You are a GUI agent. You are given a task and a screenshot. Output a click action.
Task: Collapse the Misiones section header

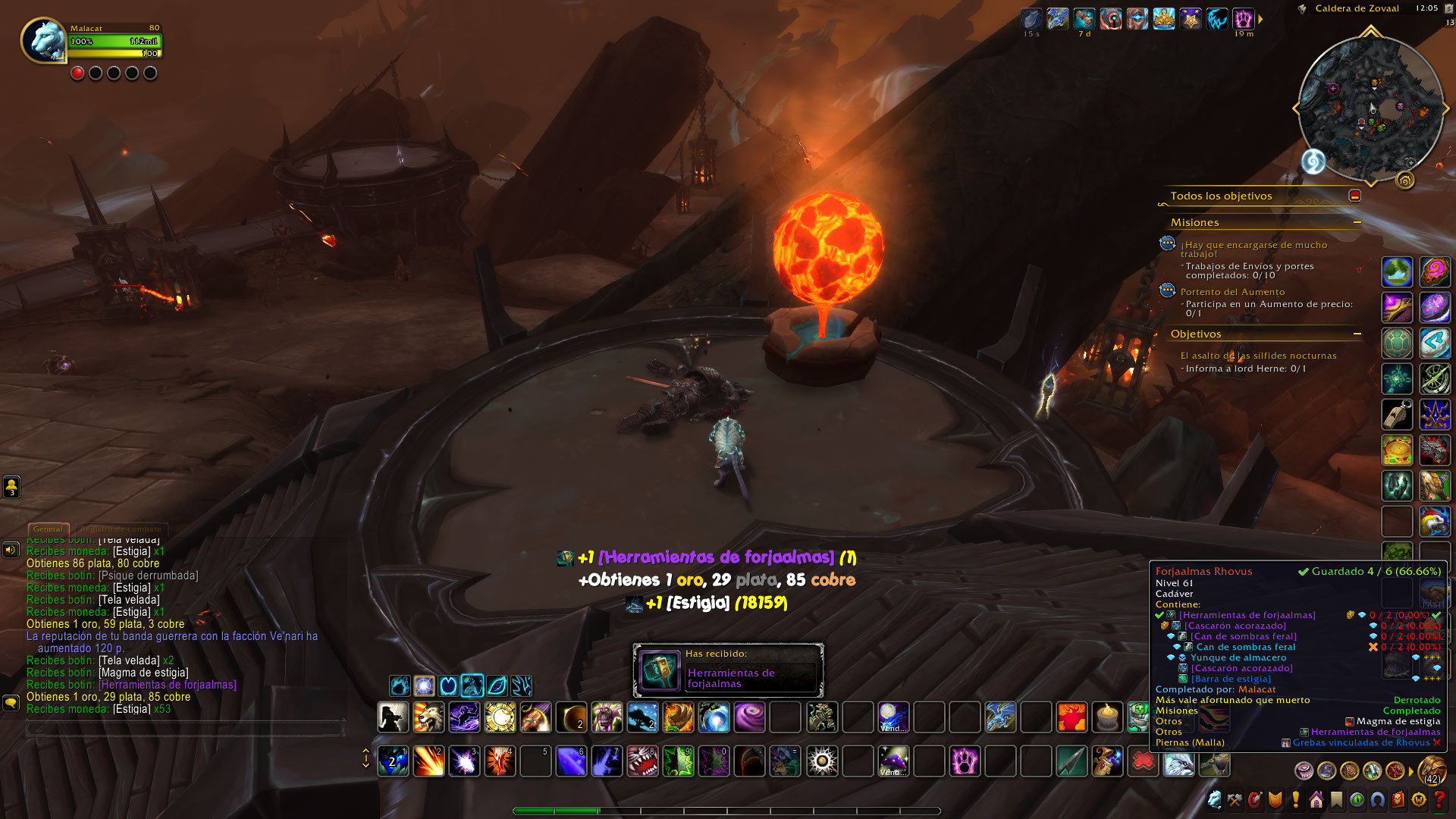point(1357,222)
